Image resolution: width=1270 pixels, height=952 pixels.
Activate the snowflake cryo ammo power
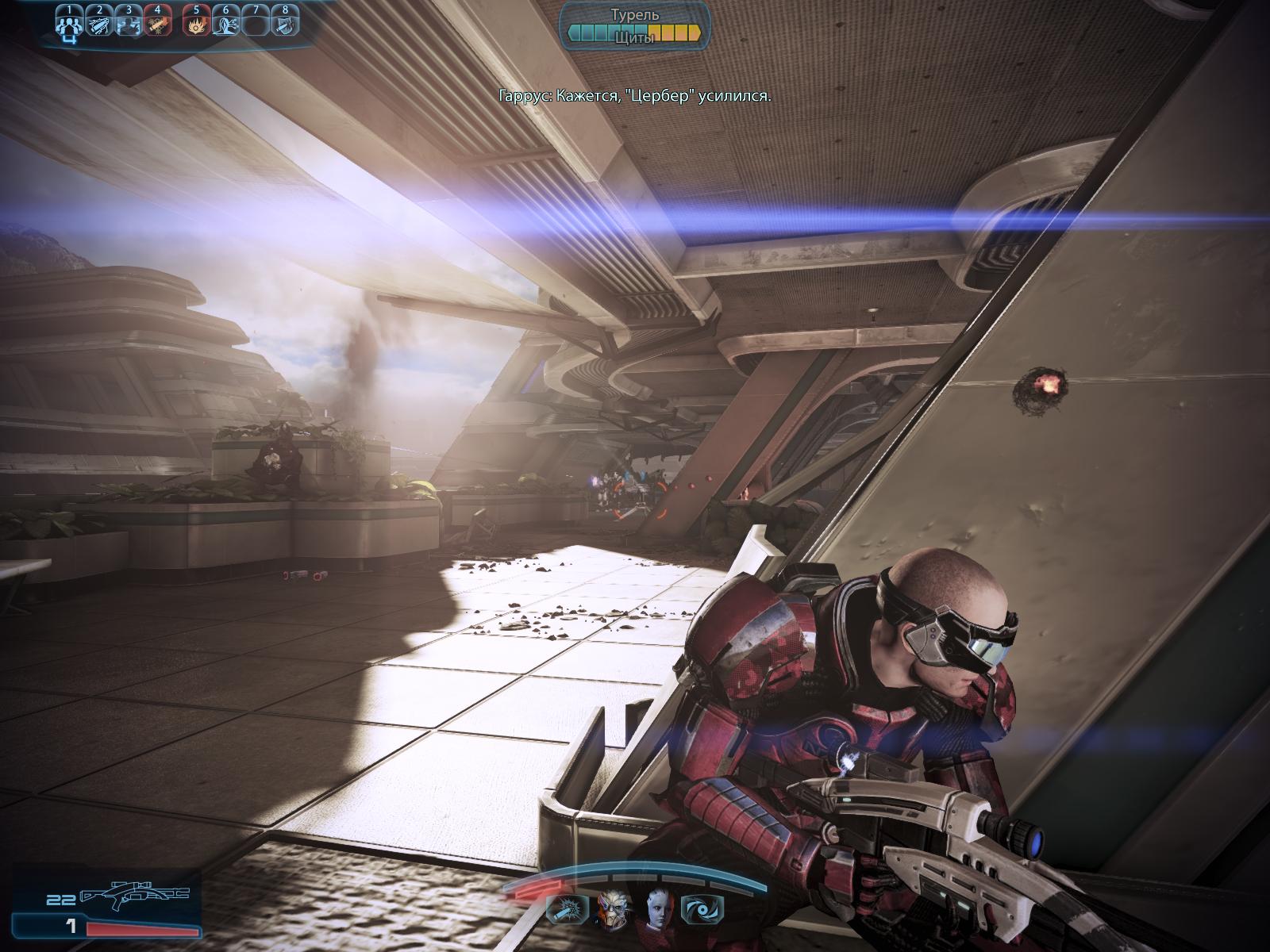tap(157, 26)
